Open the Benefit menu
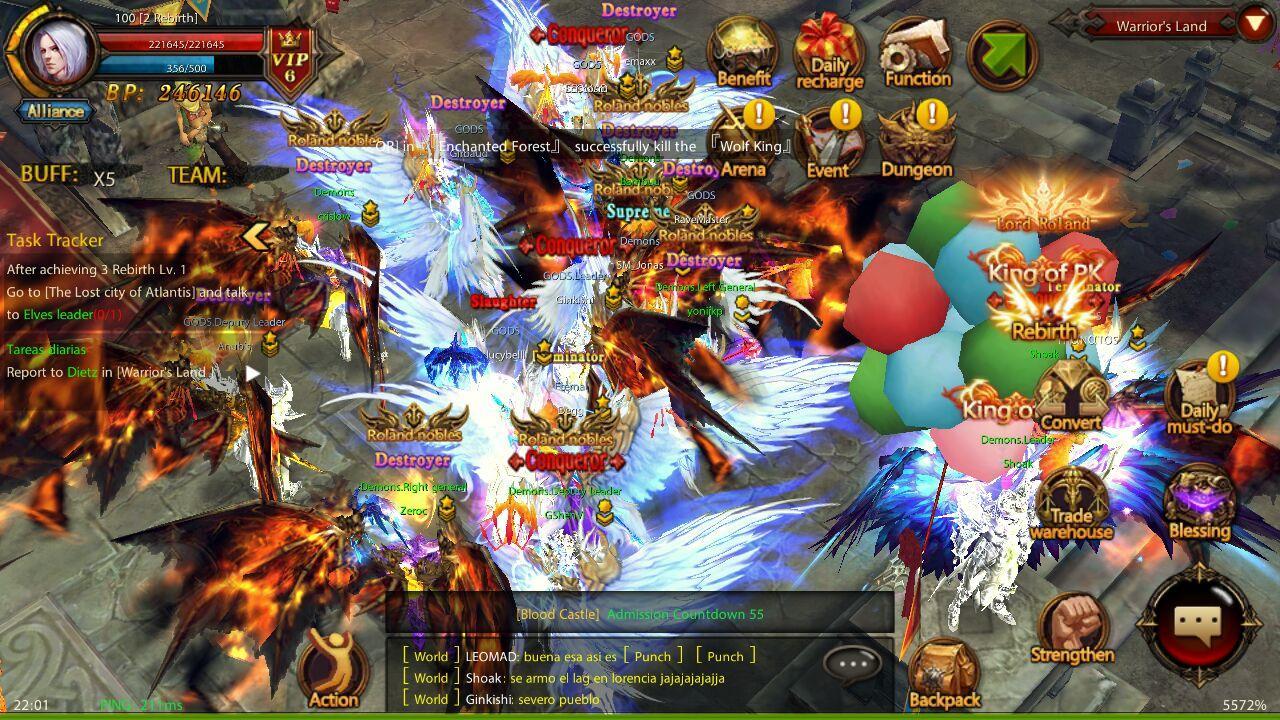The width and height of the screenshot is (1280, 720). coord(743,53)
